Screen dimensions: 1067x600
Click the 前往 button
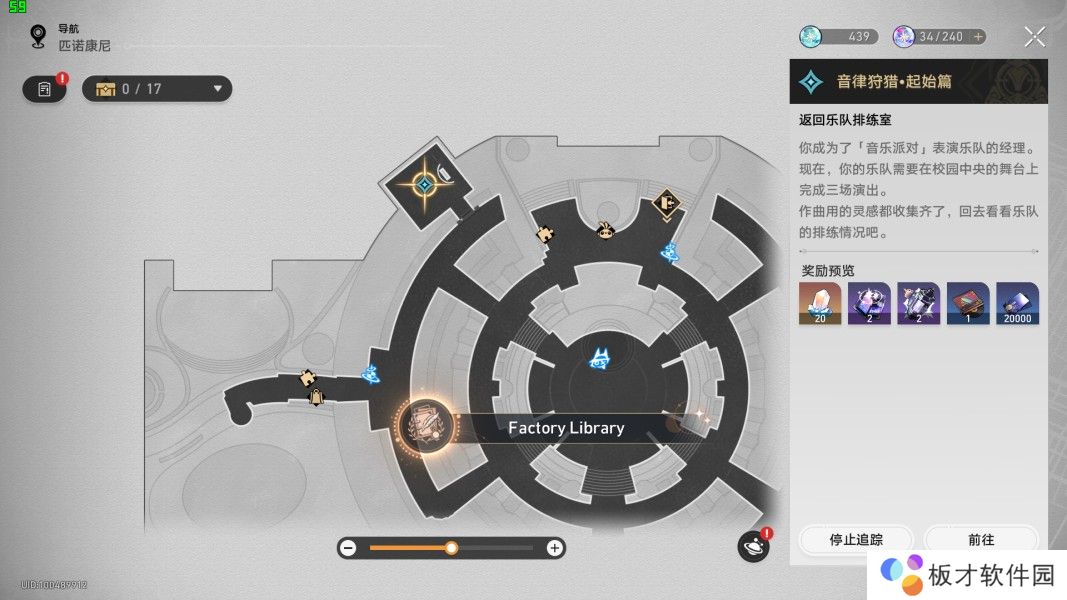click(981, 540)
